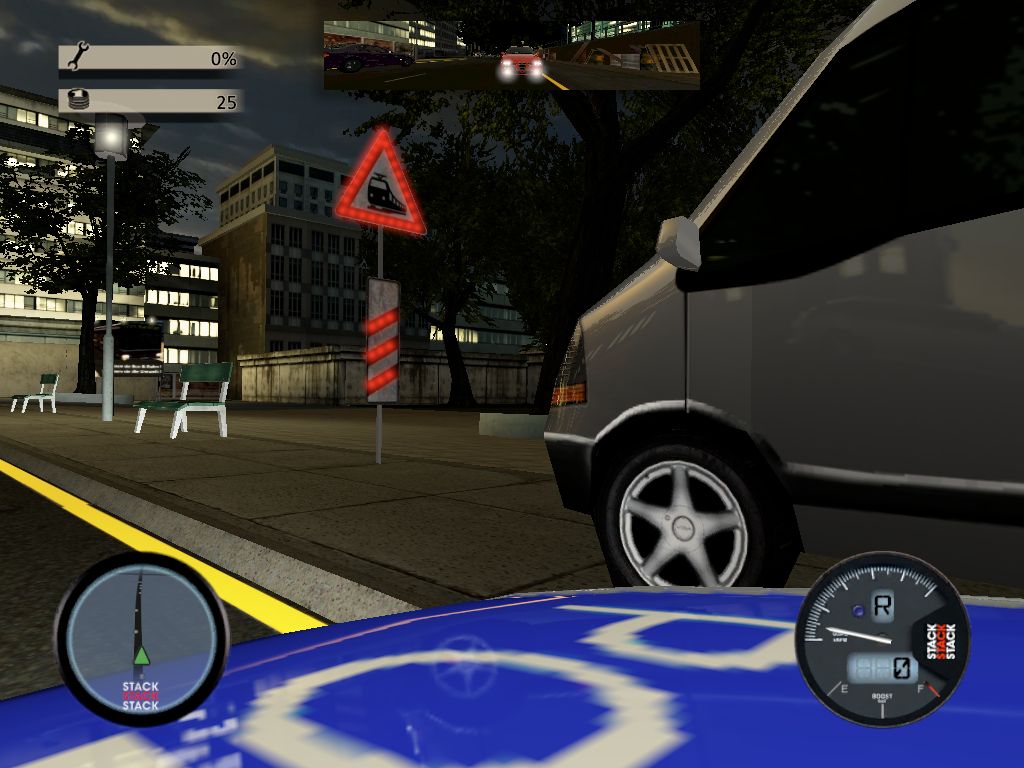Click the circular minimap compass
Image resolution: width=1024 pixels, height=768 pixels.
click(141, 638)
